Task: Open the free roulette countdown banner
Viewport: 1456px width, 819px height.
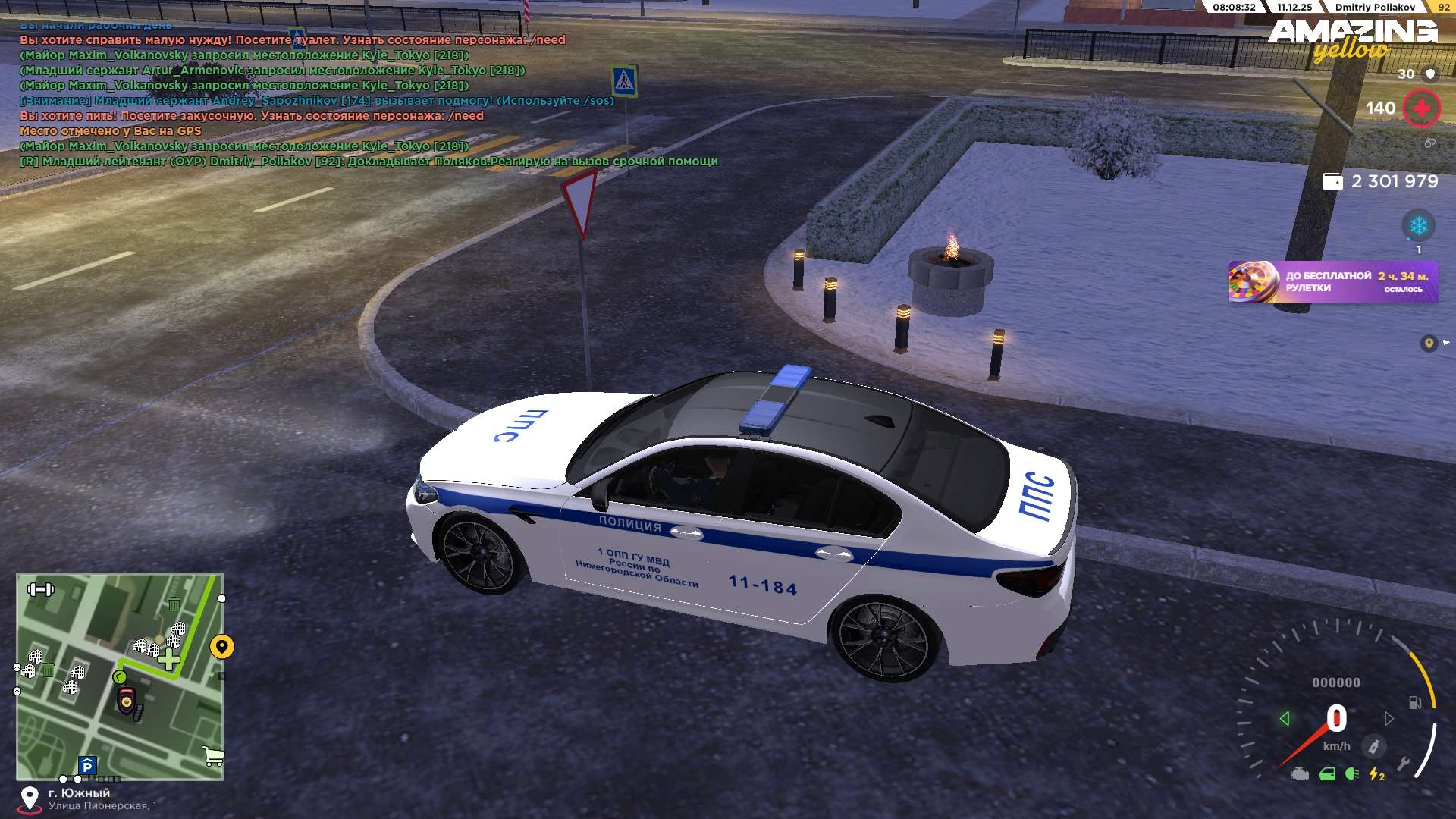Action: point(1333,282)
